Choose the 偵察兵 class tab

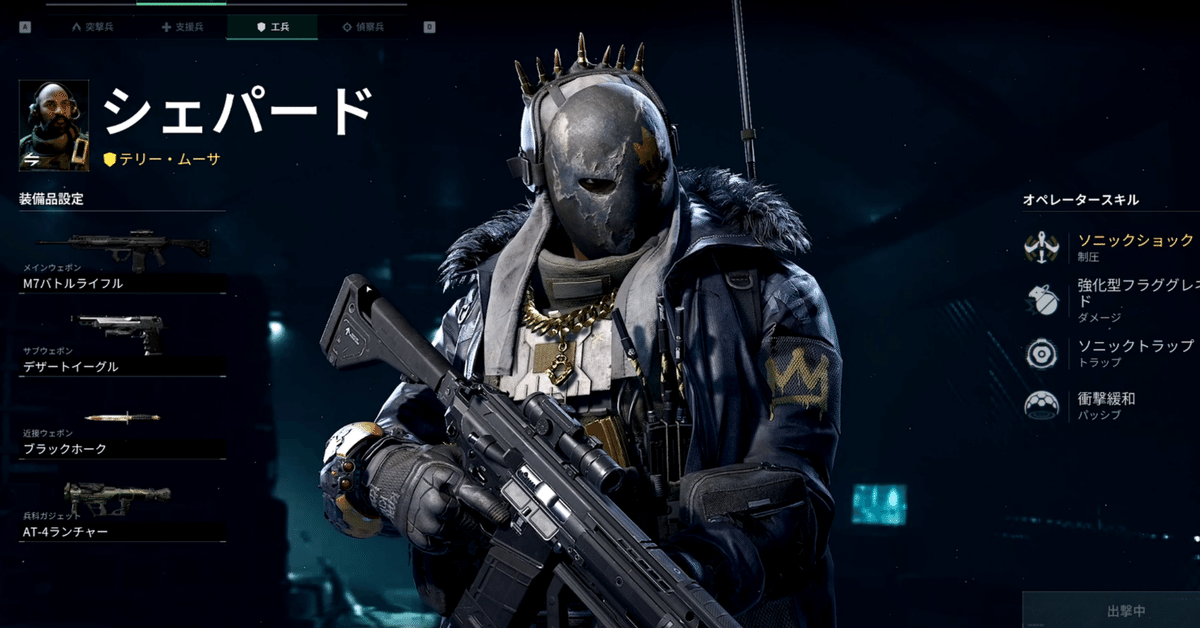coord(362,27)
